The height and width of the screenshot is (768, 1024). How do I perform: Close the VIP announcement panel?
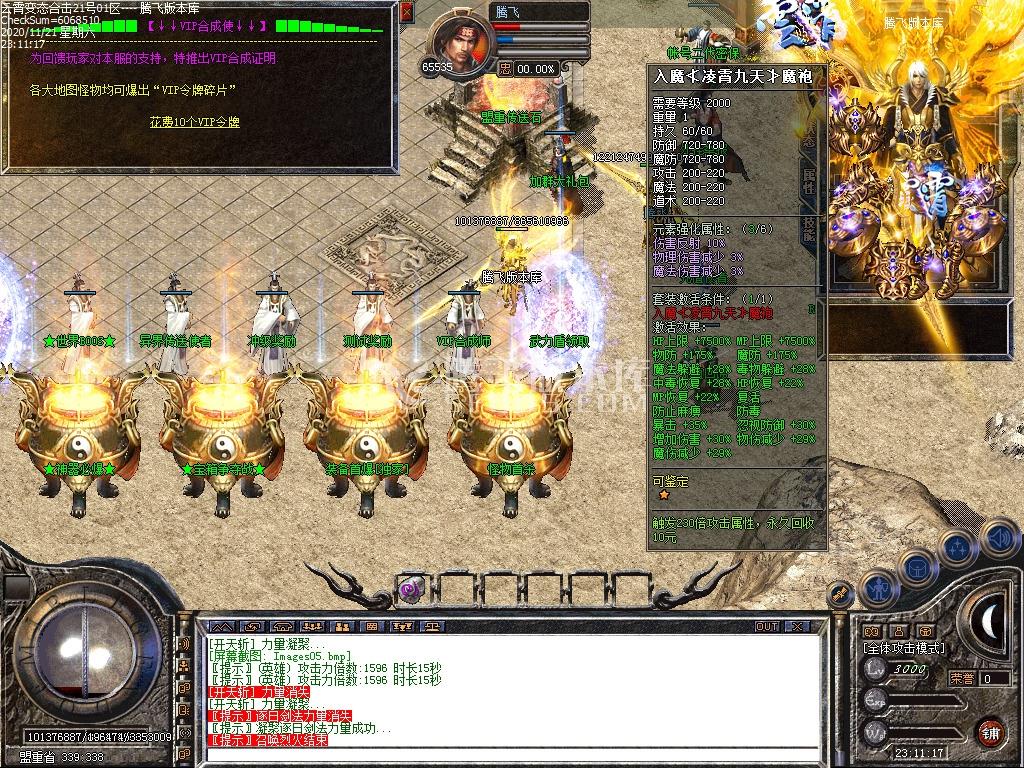pyautogui.click(x=406, y=12)
